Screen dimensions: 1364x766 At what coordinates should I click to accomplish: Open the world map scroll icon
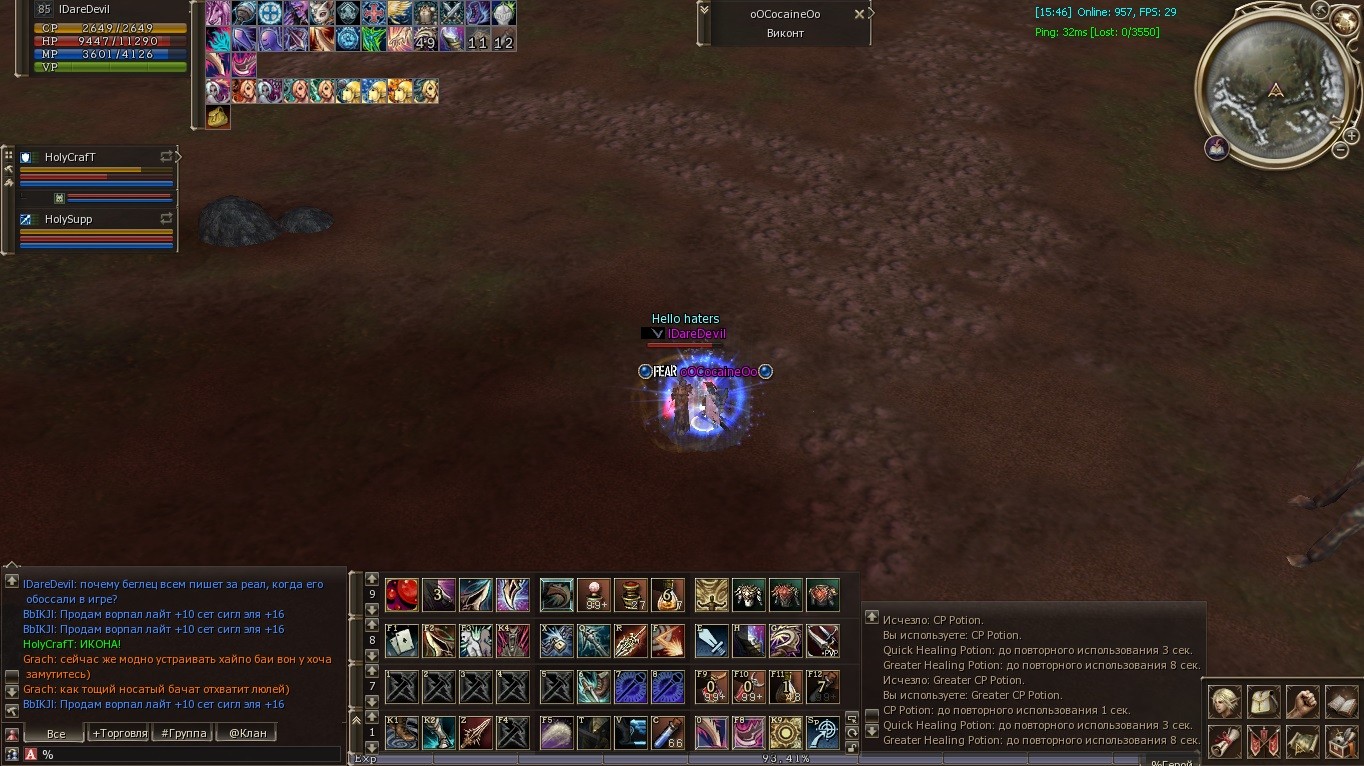1302,741
